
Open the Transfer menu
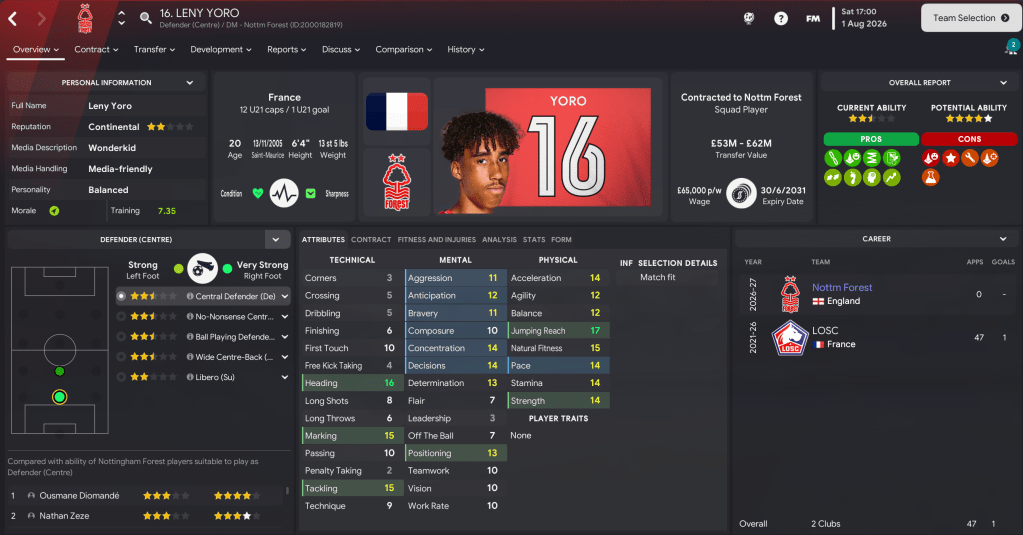[155, 49]
